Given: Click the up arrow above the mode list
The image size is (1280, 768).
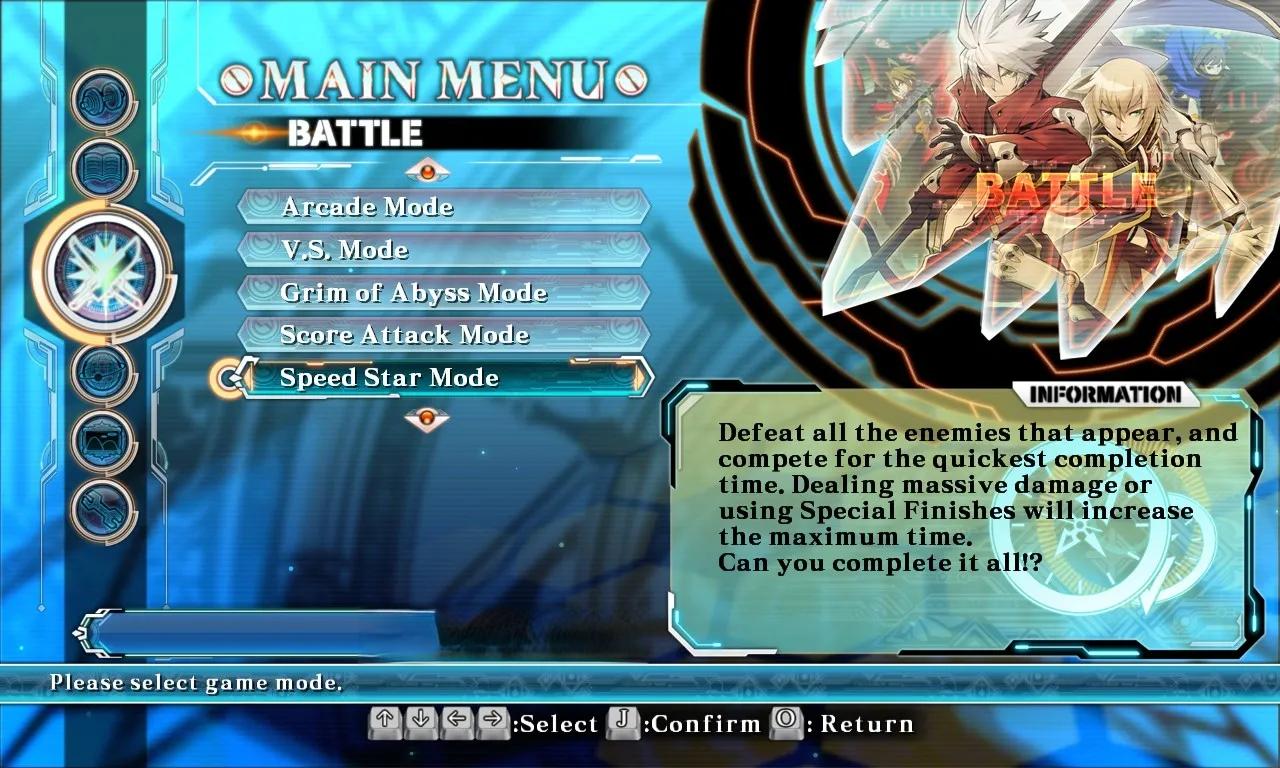Looking at the screenshot, I should (427, 171).
